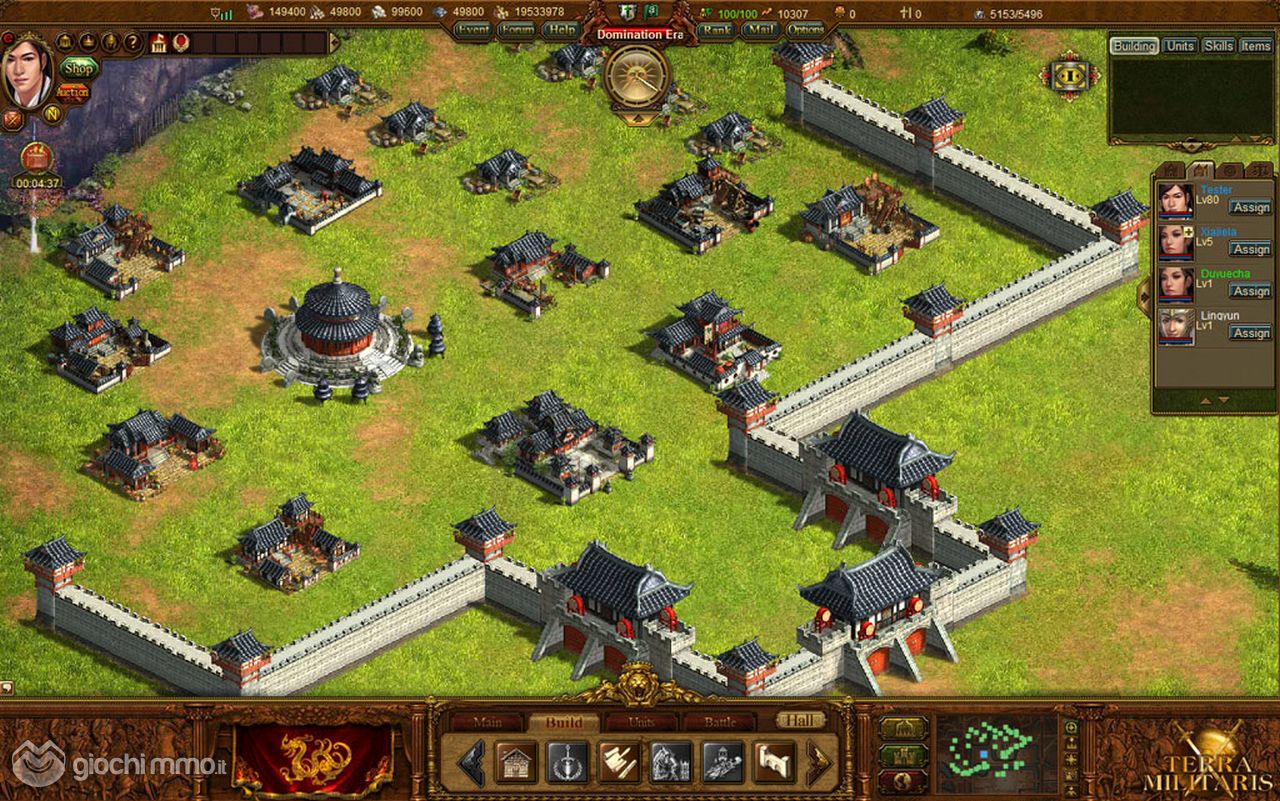Open the Mail inbox
Screen dimensions: 1280x801
click(760, 30)
